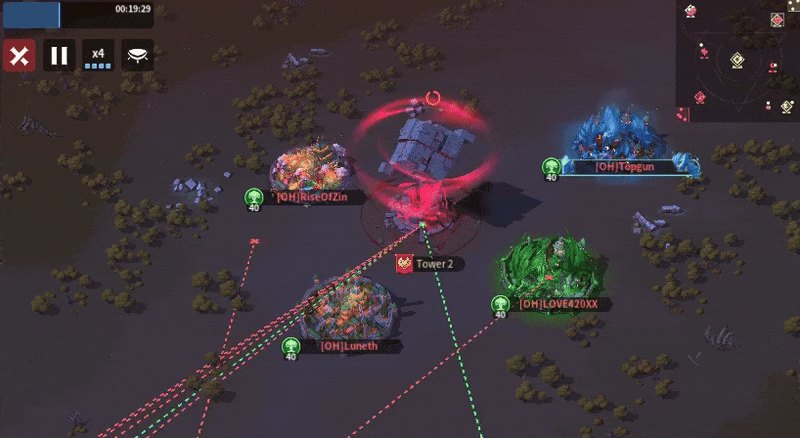
Task: Select the [OH]LOVE420XX army label
Action: pos(558,303)
